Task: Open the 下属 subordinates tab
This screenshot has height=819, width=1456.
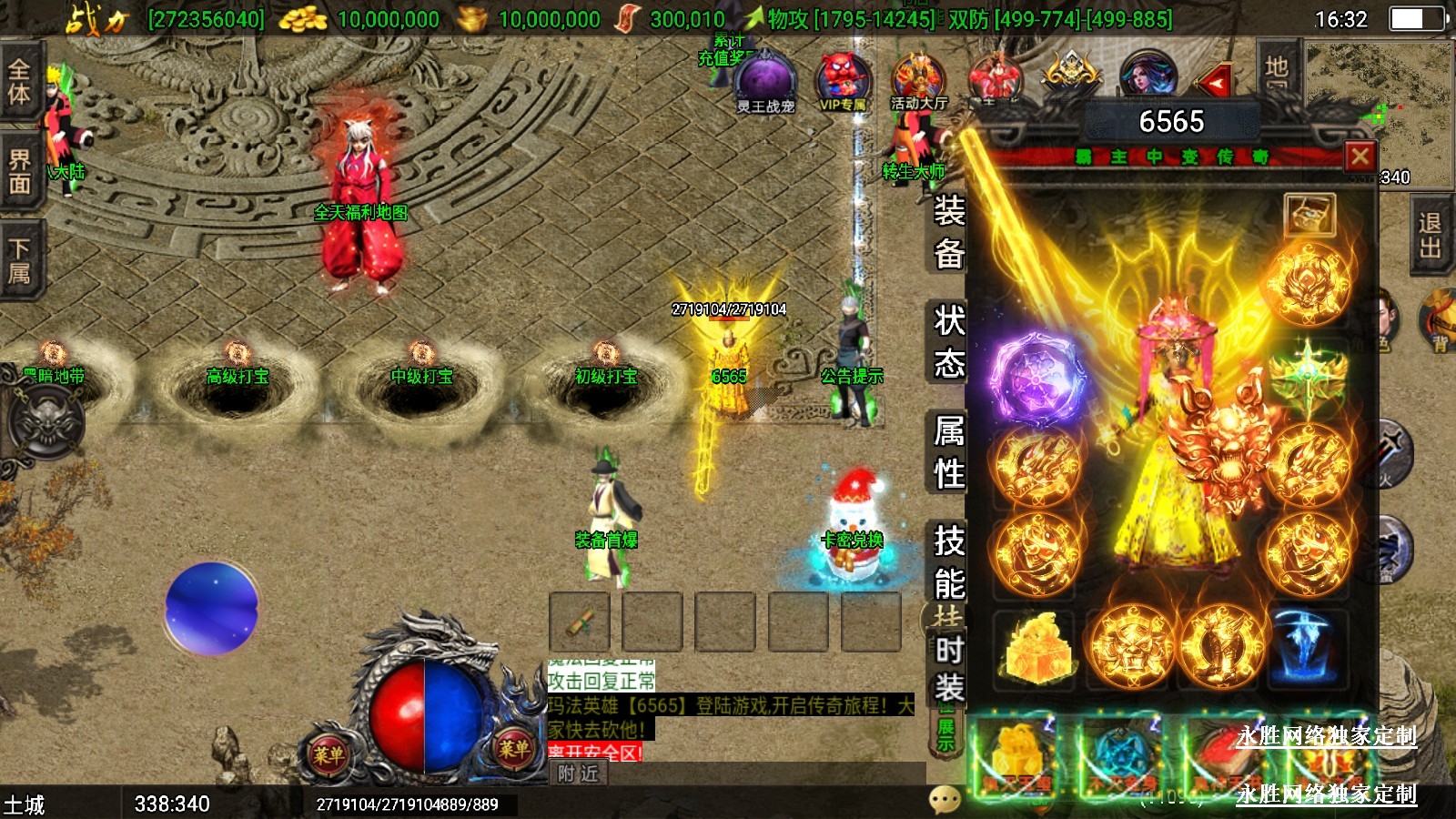Action: coord(19,260)
